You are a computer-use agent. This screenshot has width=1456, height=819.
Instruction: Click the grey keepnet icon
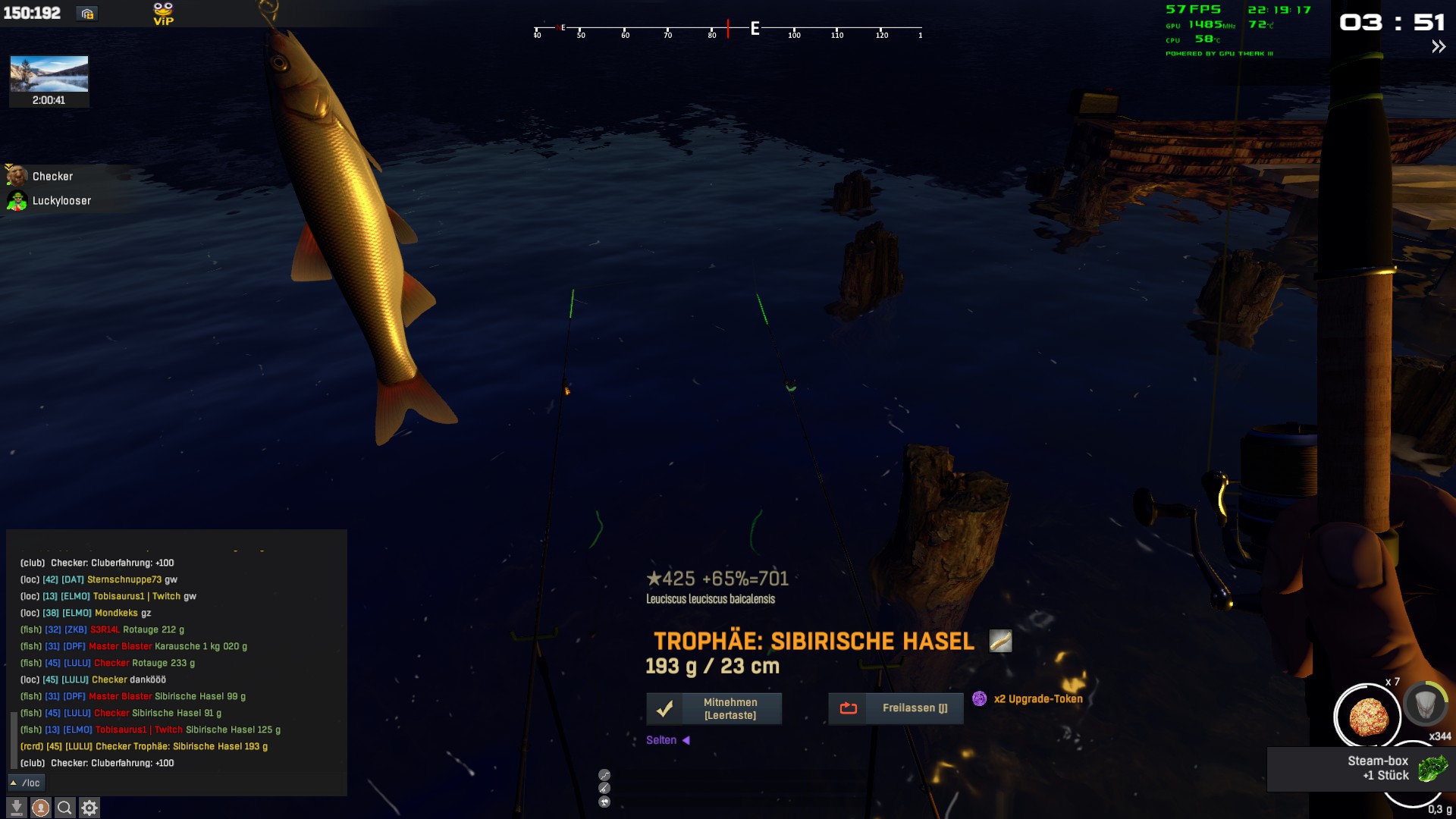(x=1425, y=705)
